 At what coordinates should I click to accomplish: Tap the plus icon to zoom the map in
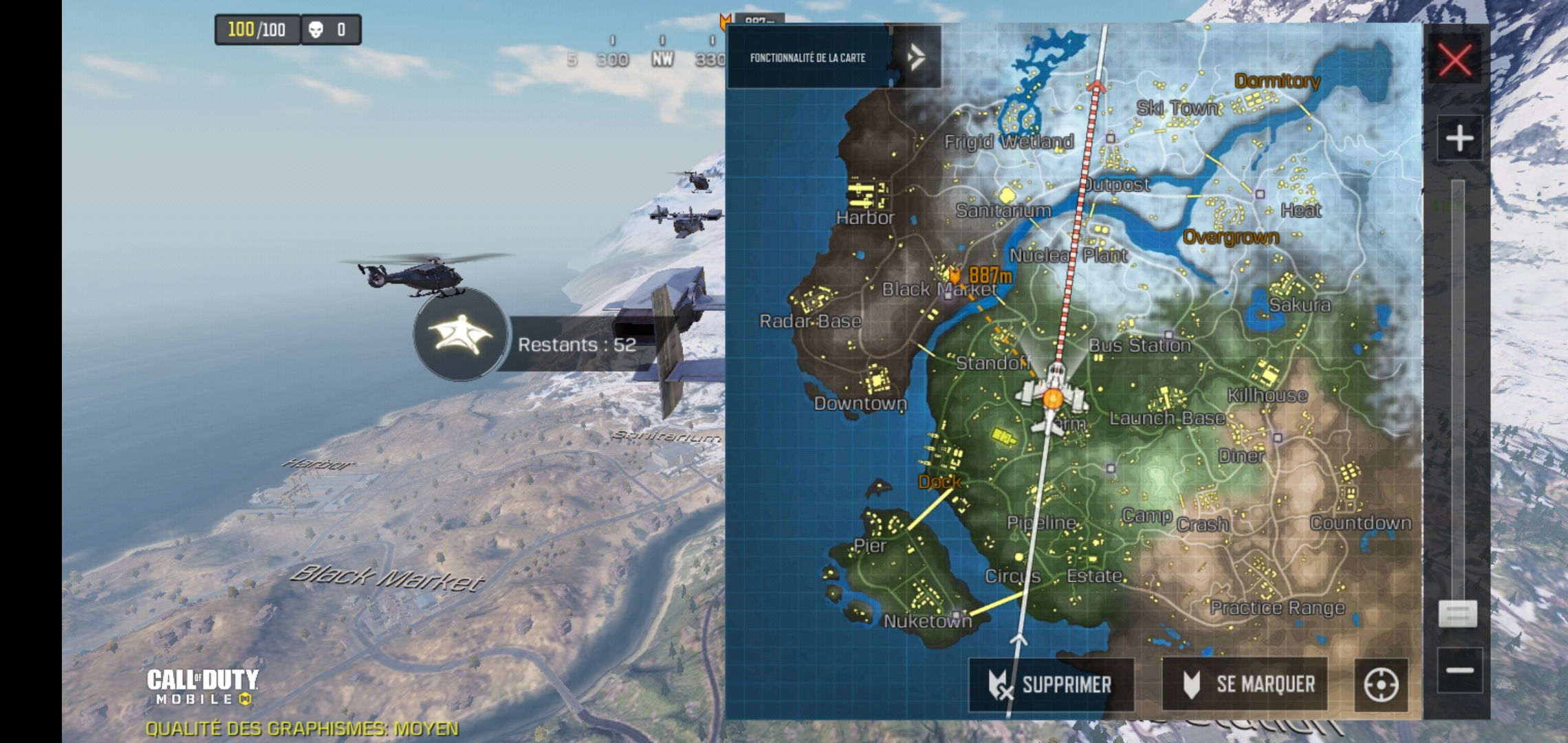click(x=1459, y=138)
